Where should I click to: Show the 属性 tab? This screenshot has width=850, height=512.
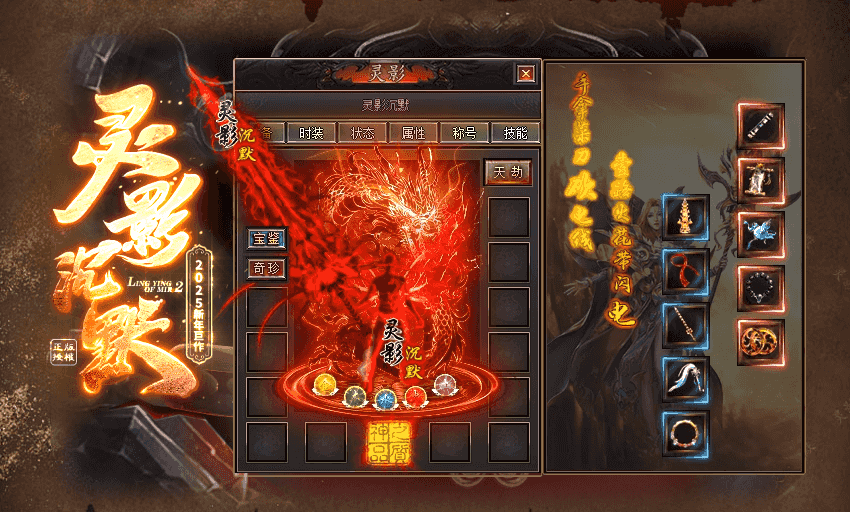(413, 132)
